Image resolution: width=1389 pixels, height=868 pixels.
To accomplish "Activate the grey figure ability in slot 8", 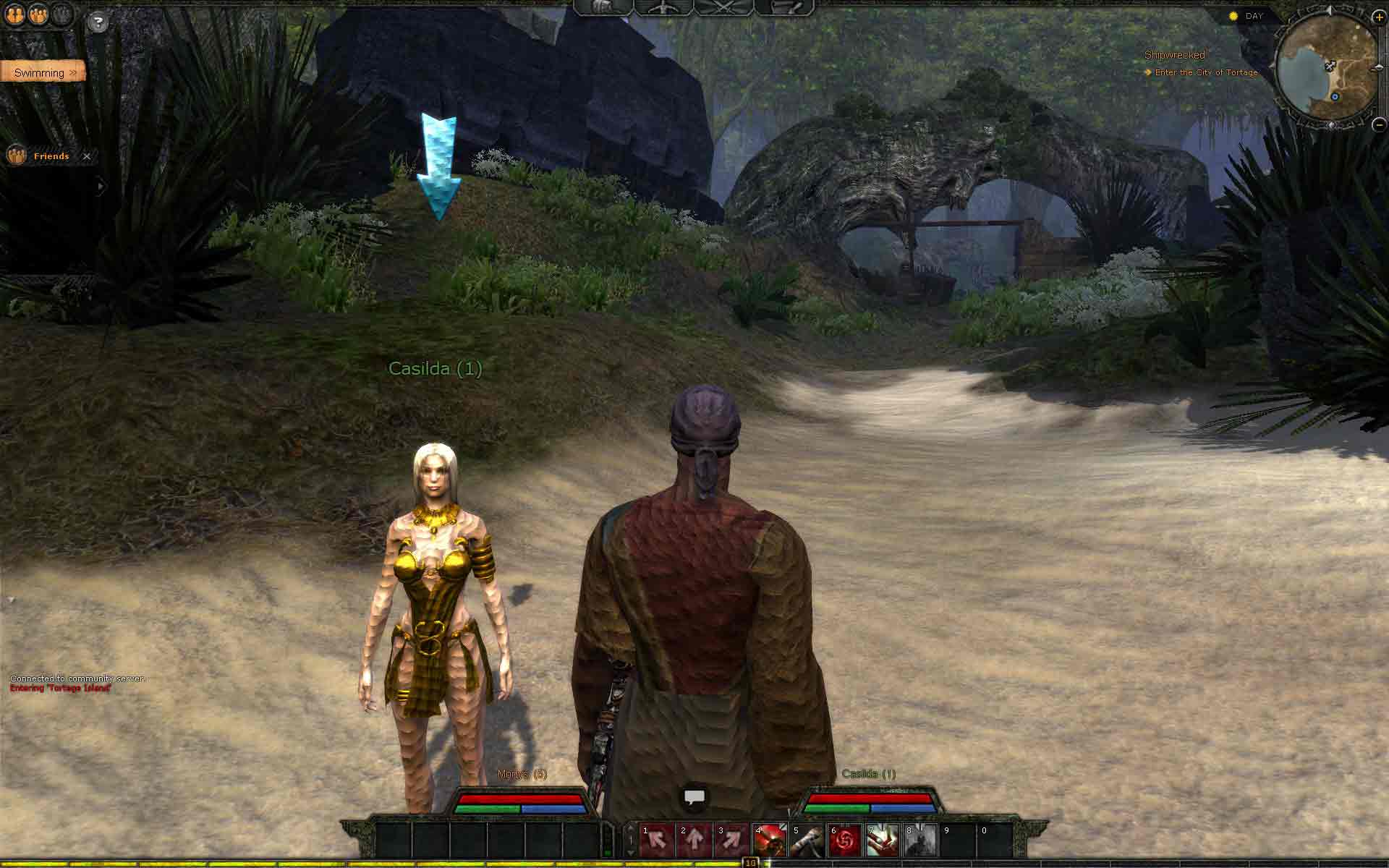I will 920,840.
